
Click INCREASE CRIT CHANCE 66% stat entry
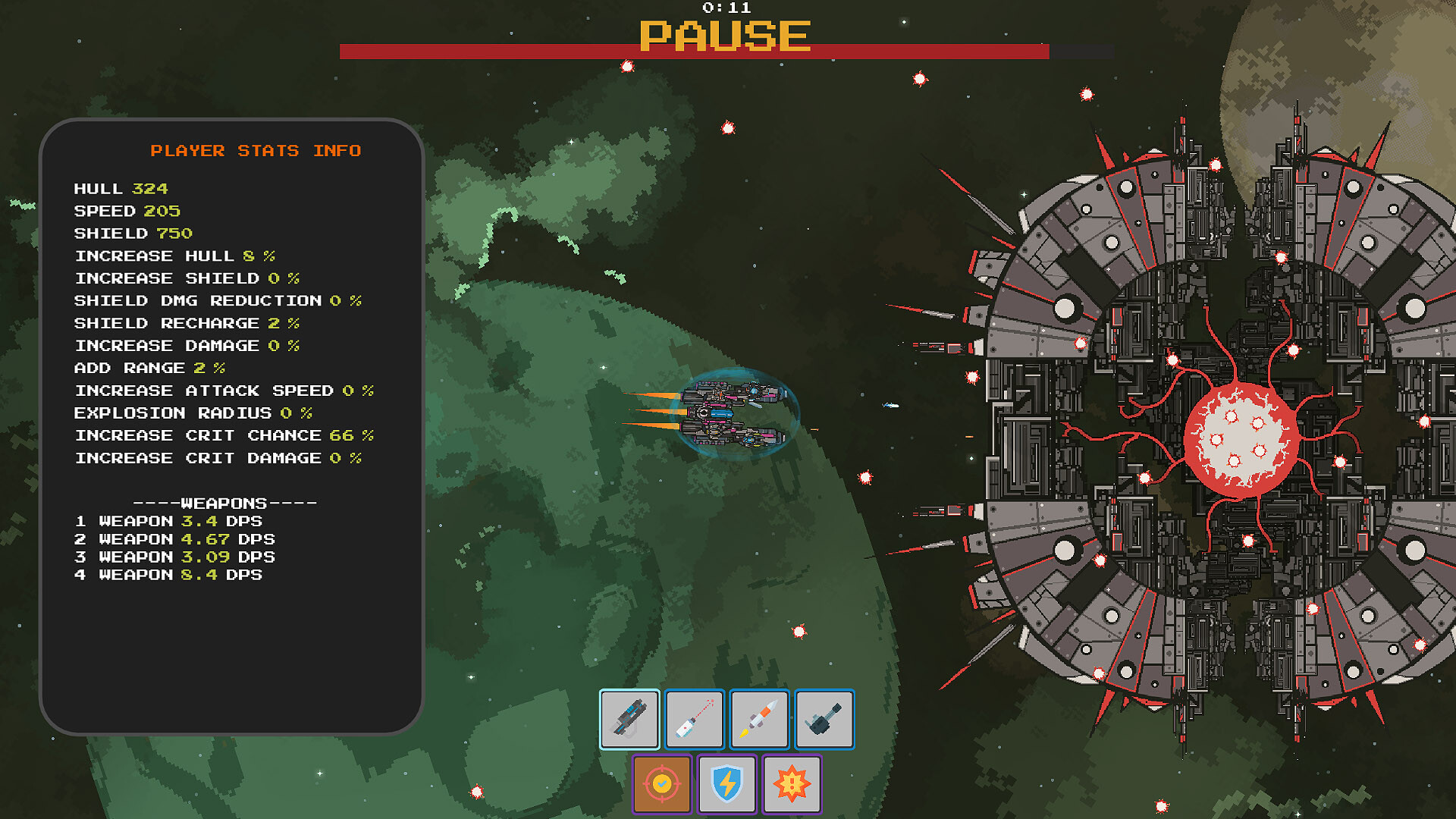223,435
